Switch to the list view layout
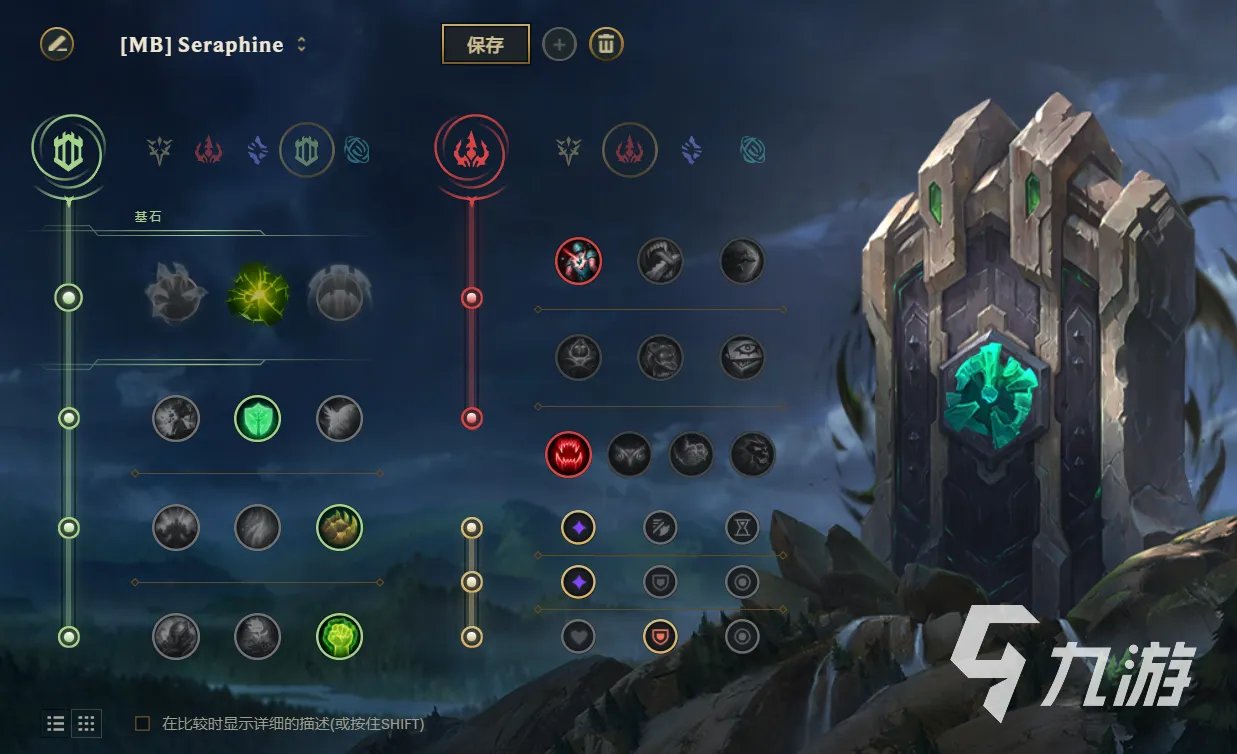This screenshot has height=754, width=1237. click(56, 723)
